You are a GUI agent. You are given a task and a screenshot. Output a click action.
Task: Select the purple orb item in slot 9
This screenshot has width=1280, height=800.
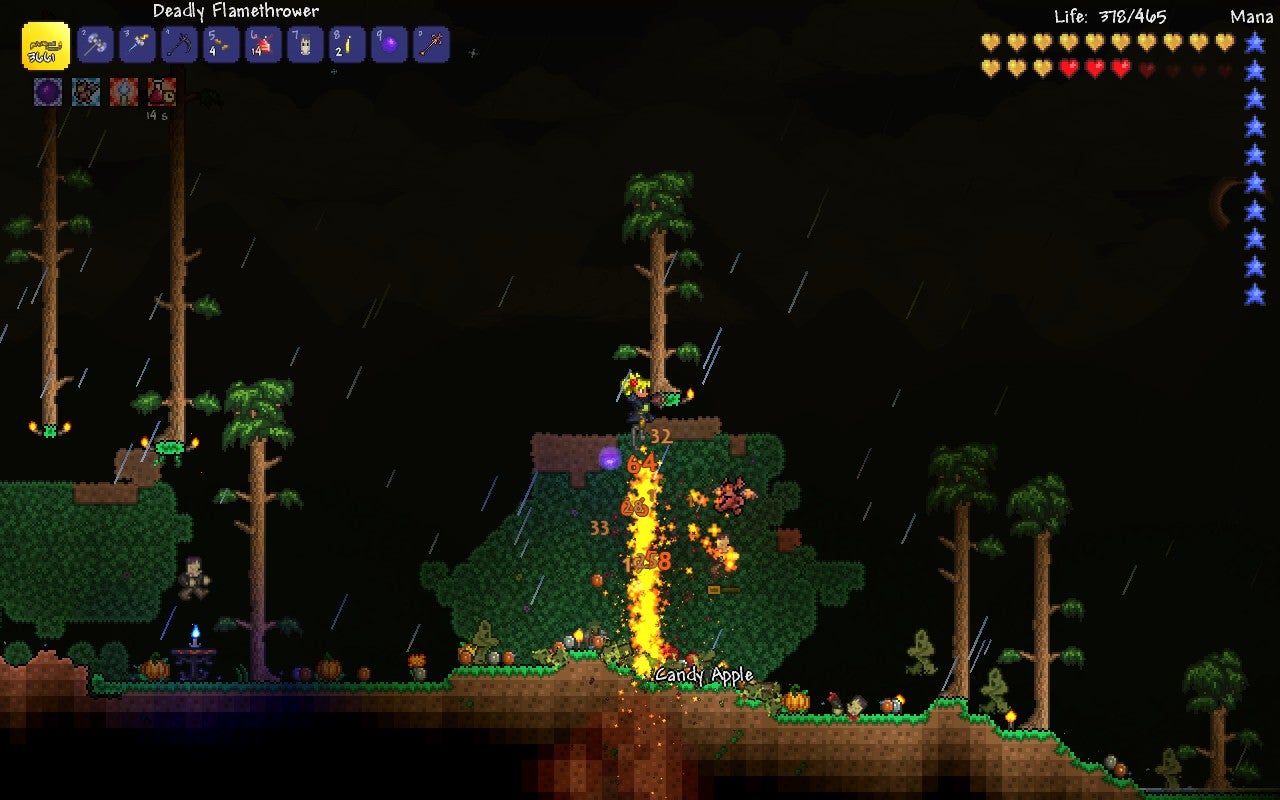click(x=389, y=45)
